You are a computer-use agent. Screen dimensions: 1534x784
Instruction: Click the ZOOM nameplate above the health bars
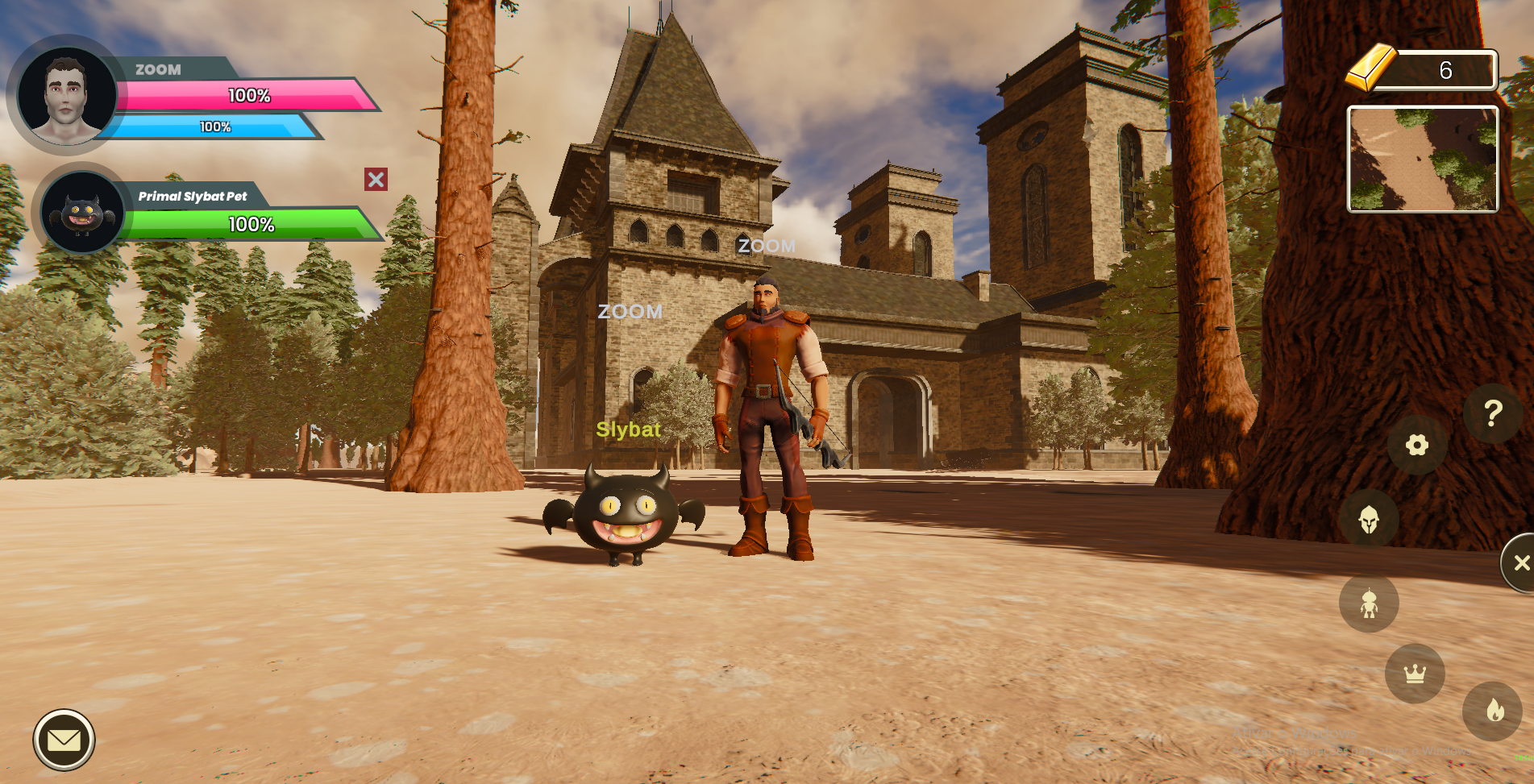[x=158, y=69]
